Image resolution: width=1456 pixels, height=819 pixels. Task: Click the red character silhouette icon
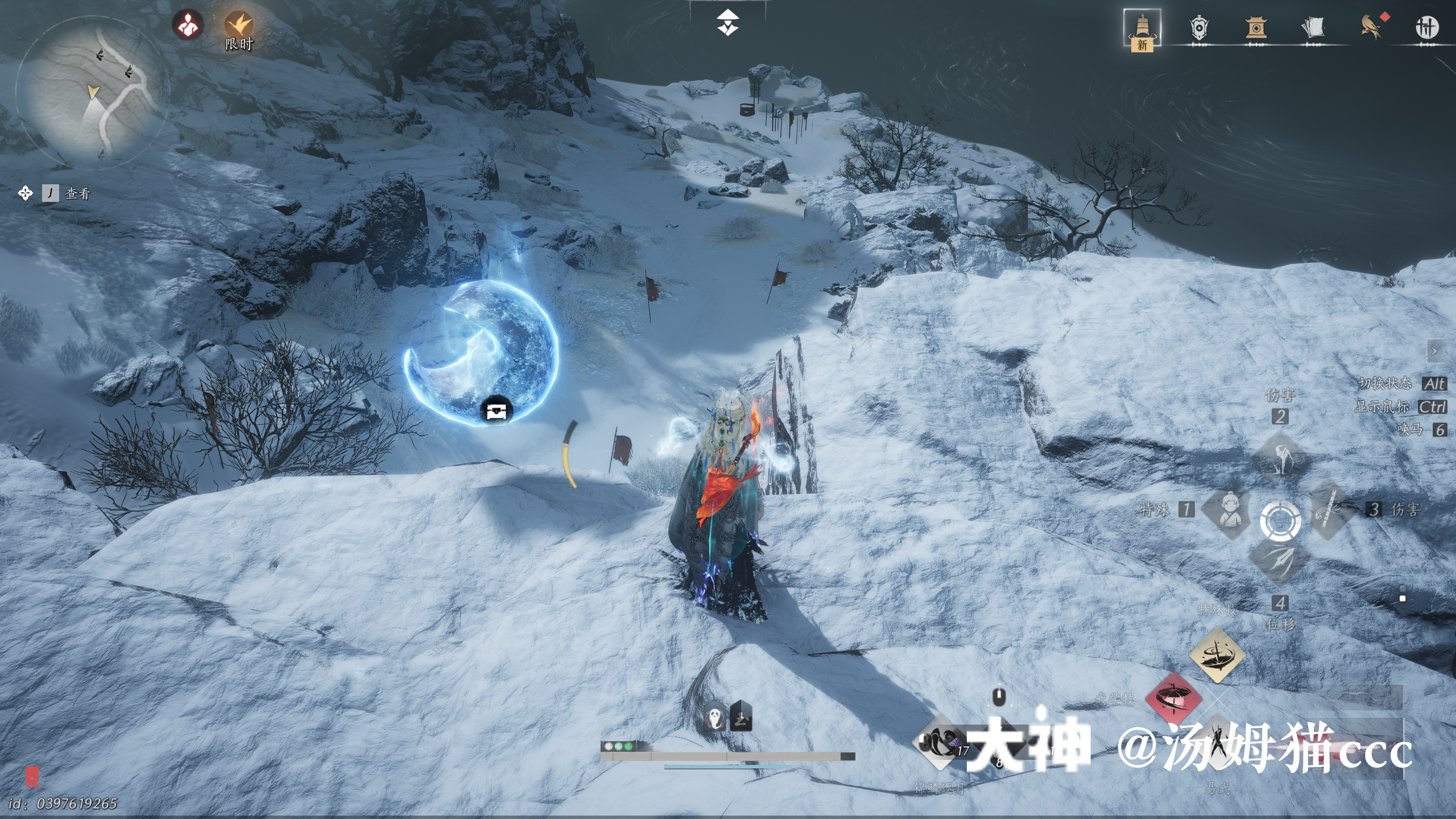point(188,25)
